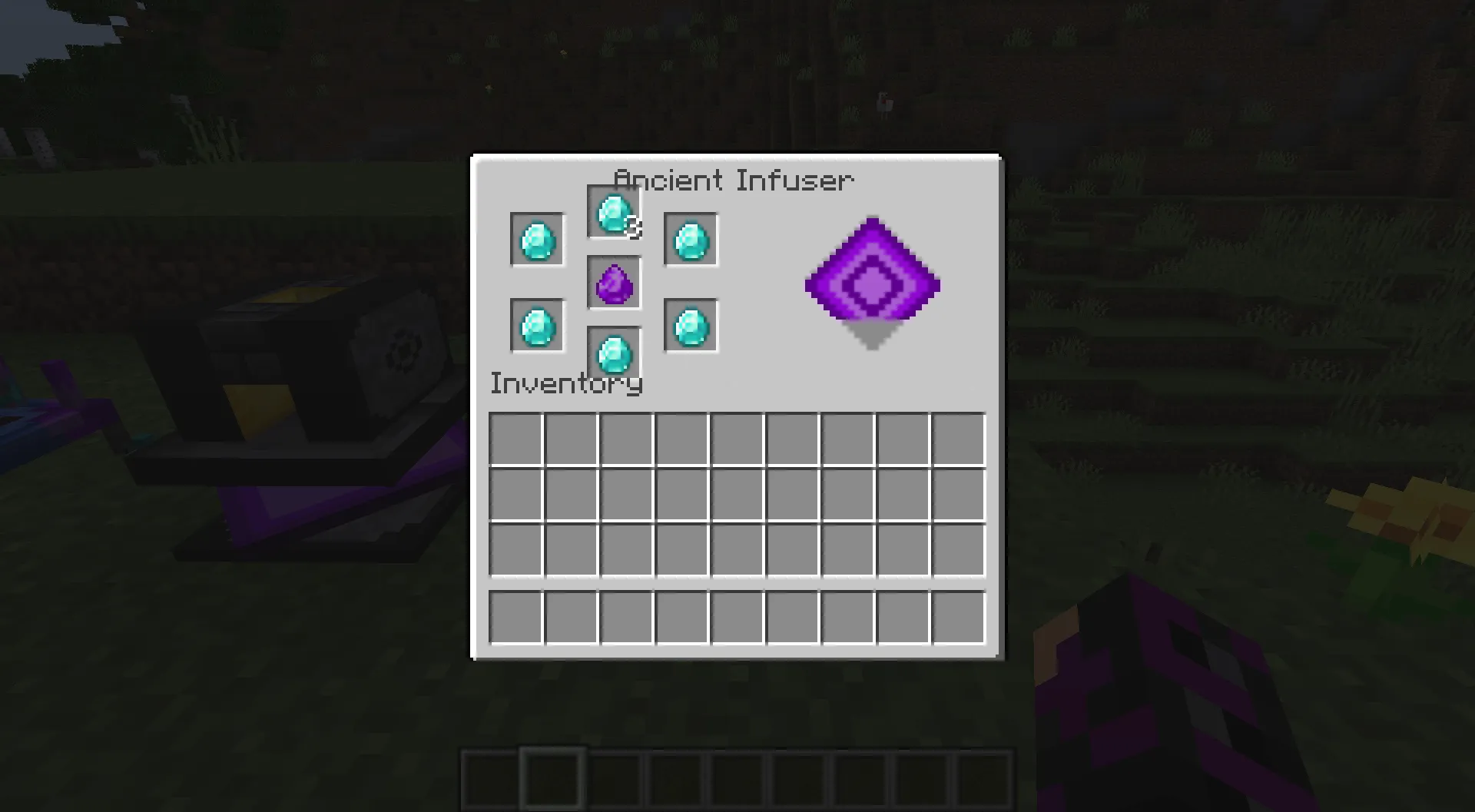The image size is (1475, 812).
Task: Select the last slot of the inventory's top row
Action: point(960,438)
